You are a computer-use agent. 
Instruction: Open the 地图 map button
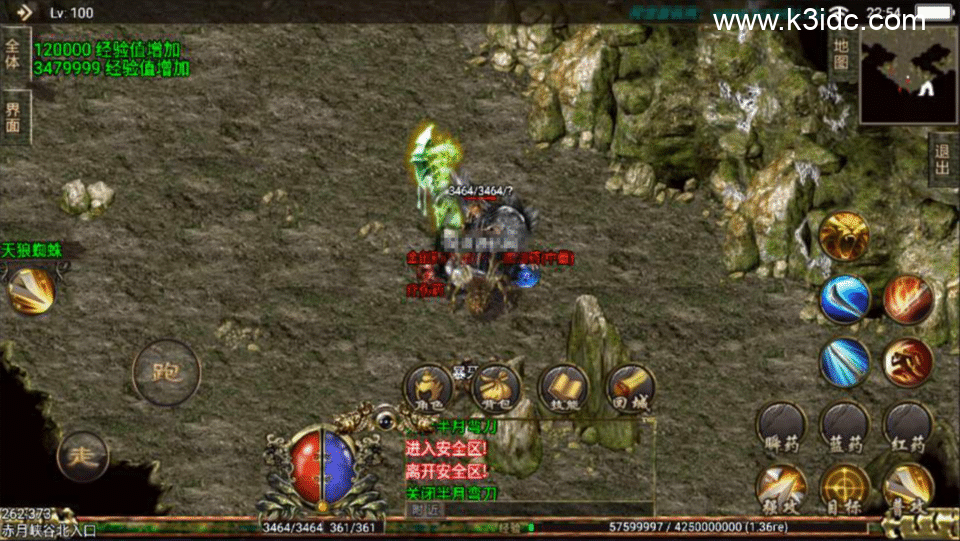coord(841,54)
